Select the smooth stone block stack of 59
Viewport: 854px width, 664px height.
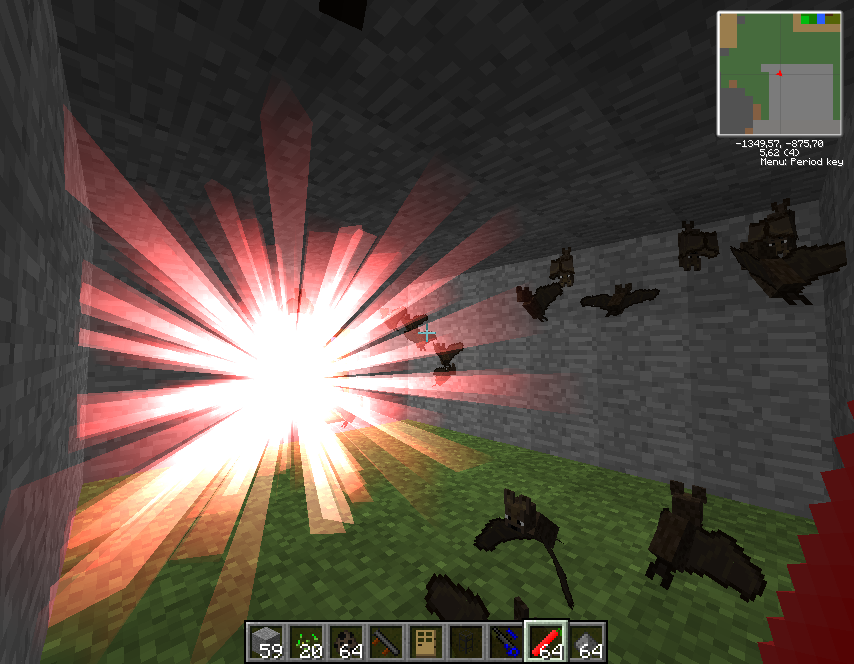pos(267,642)
